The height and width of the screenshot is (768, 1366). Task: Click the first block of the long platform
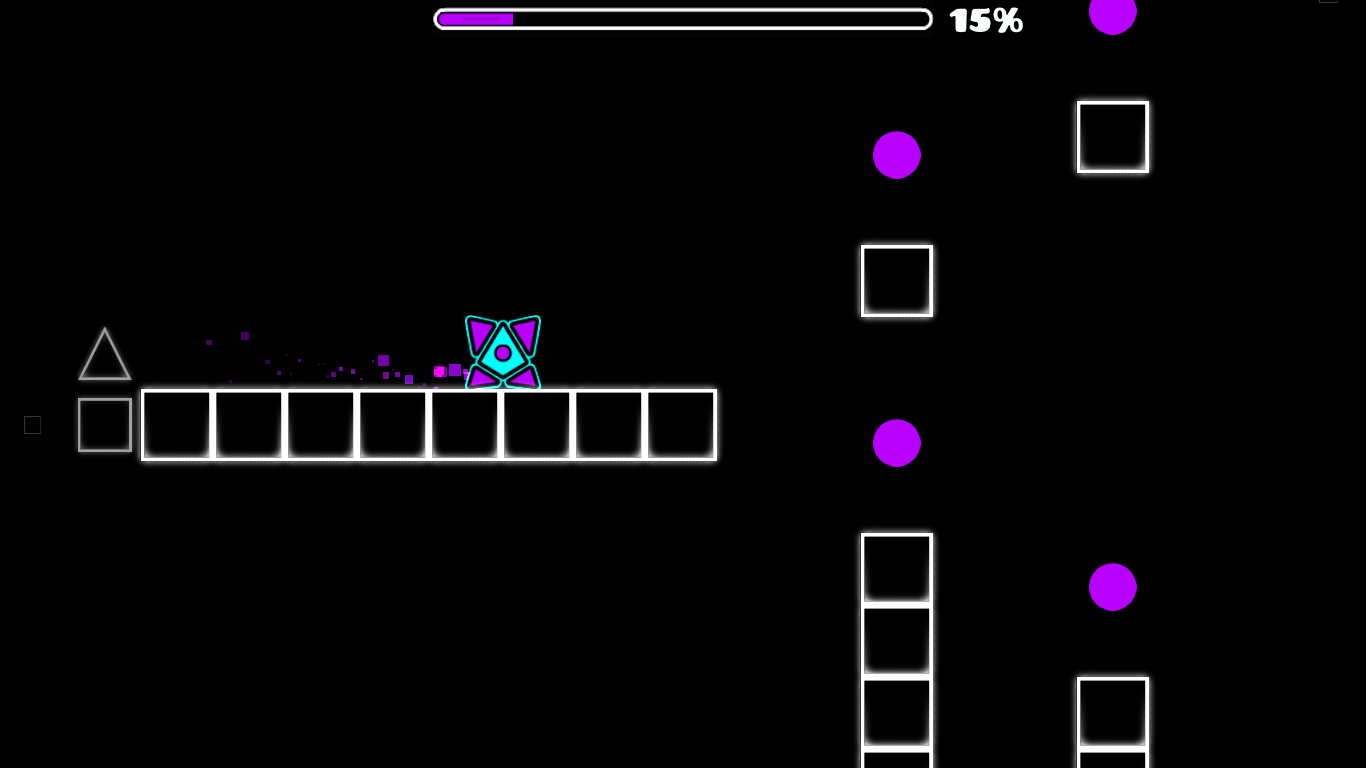(176, 425)
